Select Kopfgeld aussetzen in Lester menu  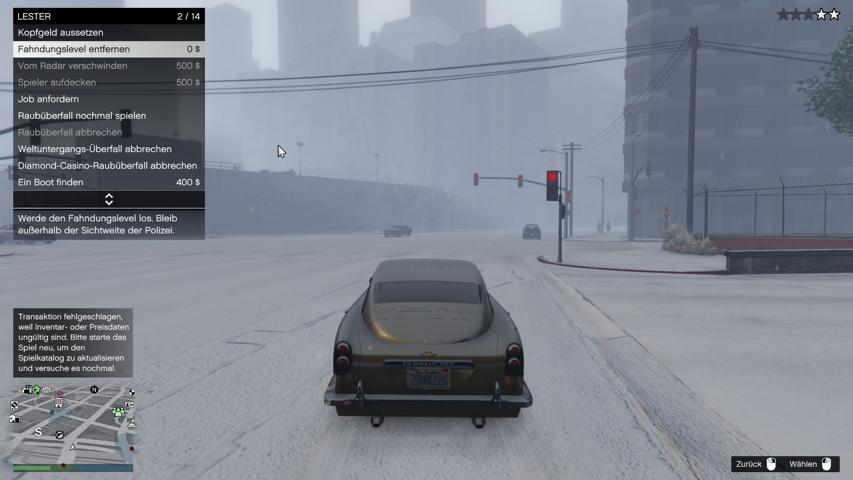[x=108, y=32]
